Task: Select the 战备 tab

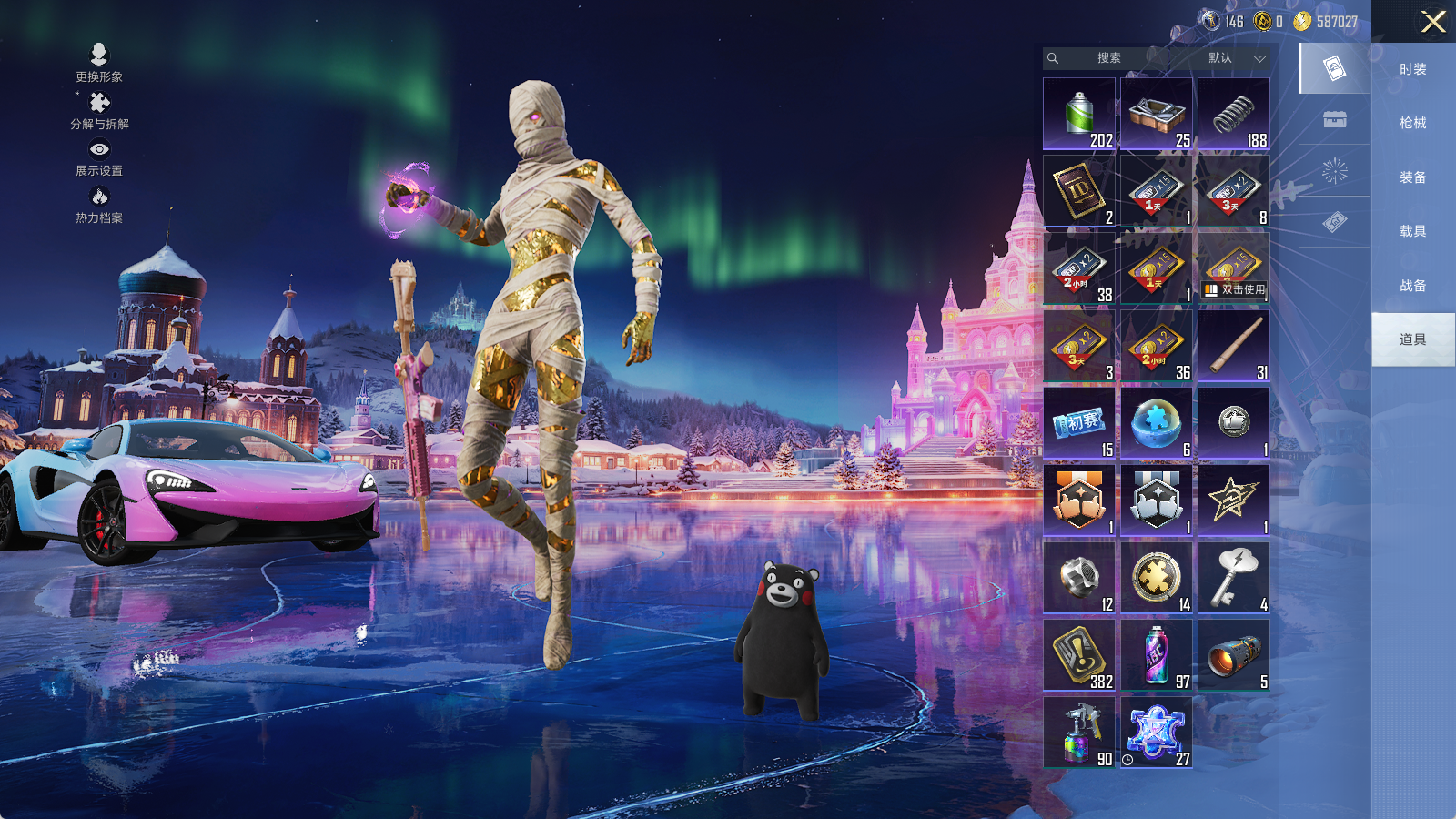Action: point(1412,286)
